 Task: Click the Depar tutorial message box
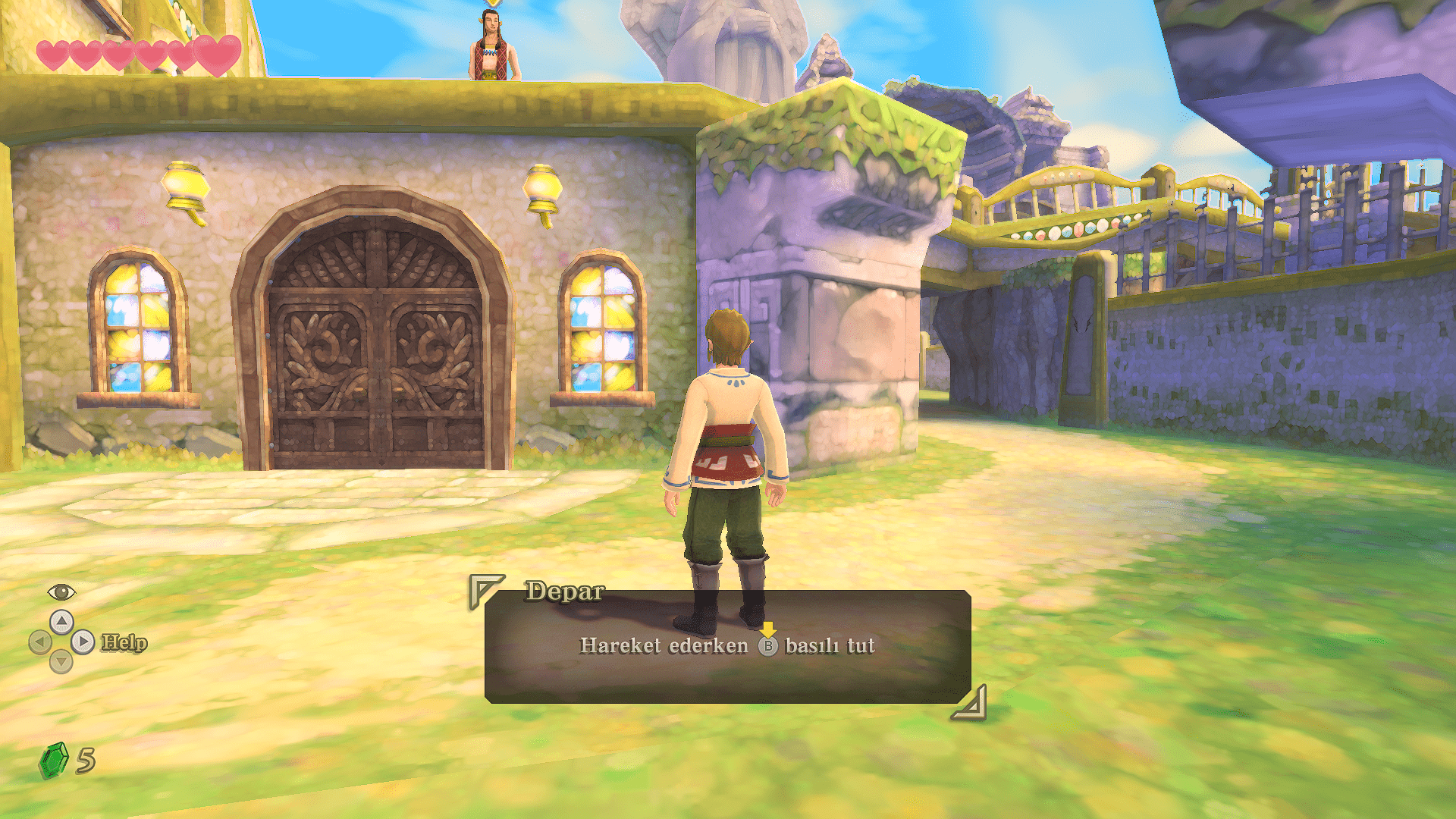click(727, 646)
